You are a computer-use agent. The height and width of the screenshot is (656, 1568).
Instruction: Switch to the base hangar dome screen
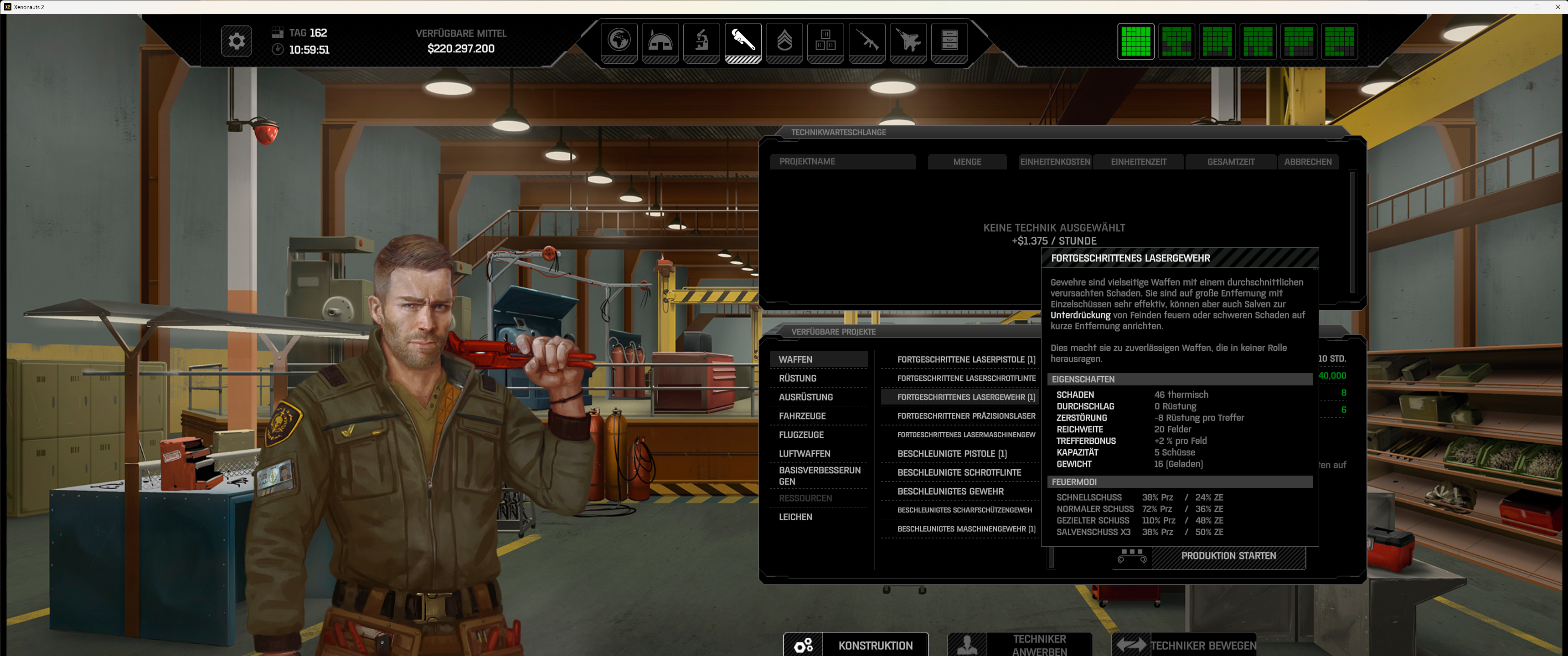pyautogui.click(x=660, y=41)
